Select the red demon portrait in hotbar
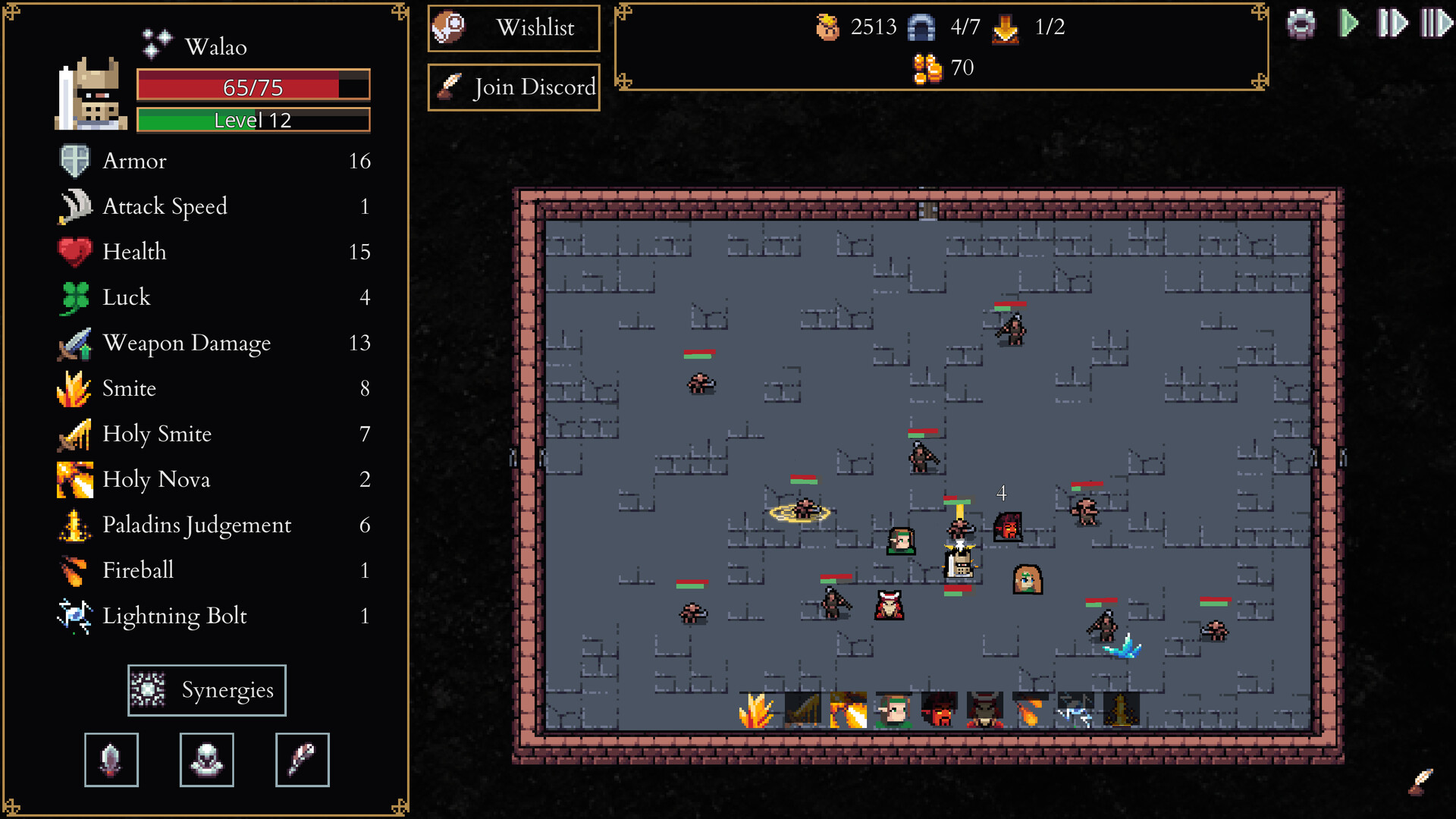 pyautogui.click(x=939, y=711)
